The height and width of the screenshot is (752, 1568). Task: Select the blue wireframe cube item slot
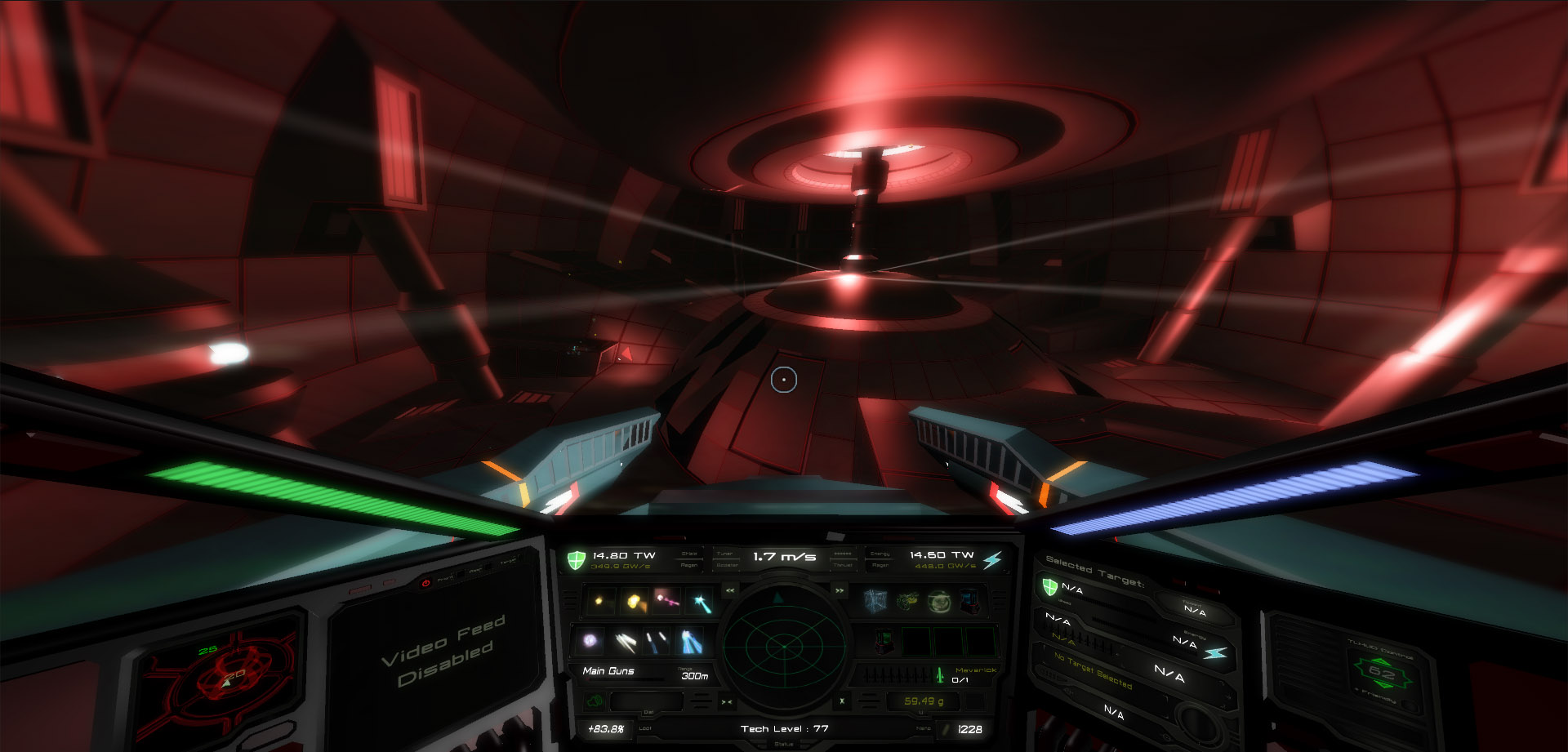(x=875, y=602)
